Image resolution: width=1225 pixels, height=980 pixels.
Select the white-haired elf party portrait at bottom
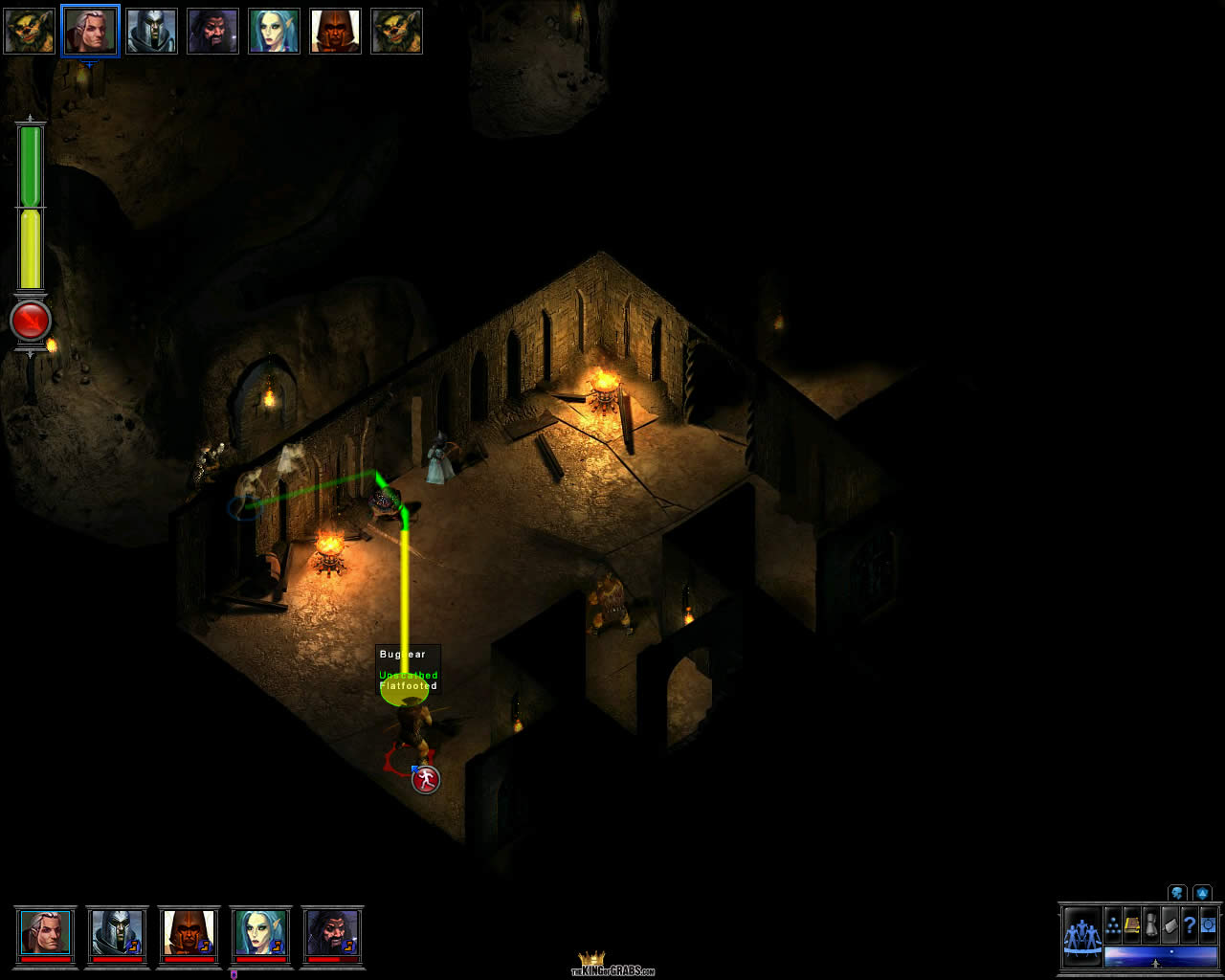pos(45,933)
